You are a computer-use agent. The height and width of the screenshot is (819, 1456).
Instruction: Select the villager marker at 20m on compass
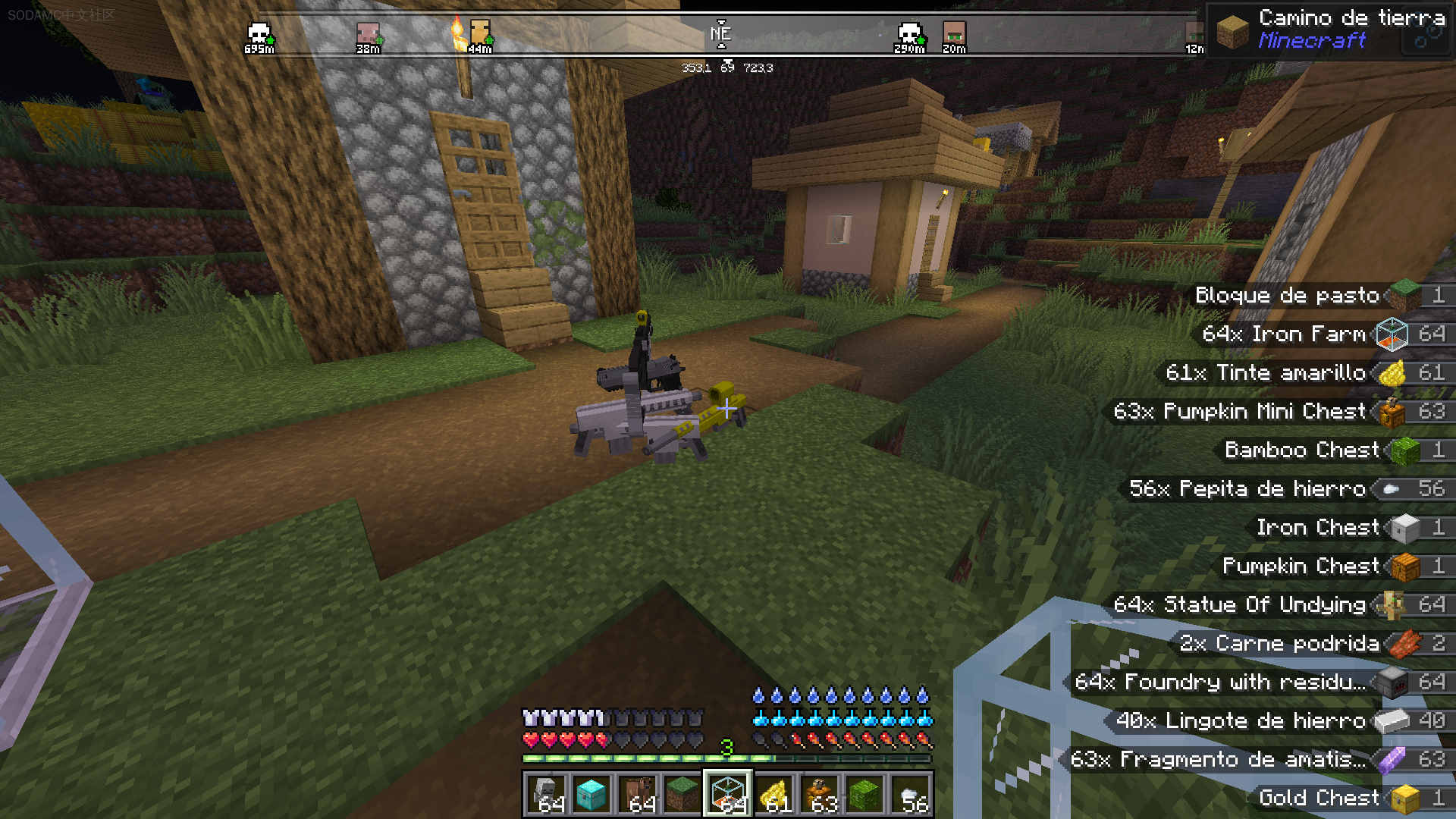pos(954,35)
